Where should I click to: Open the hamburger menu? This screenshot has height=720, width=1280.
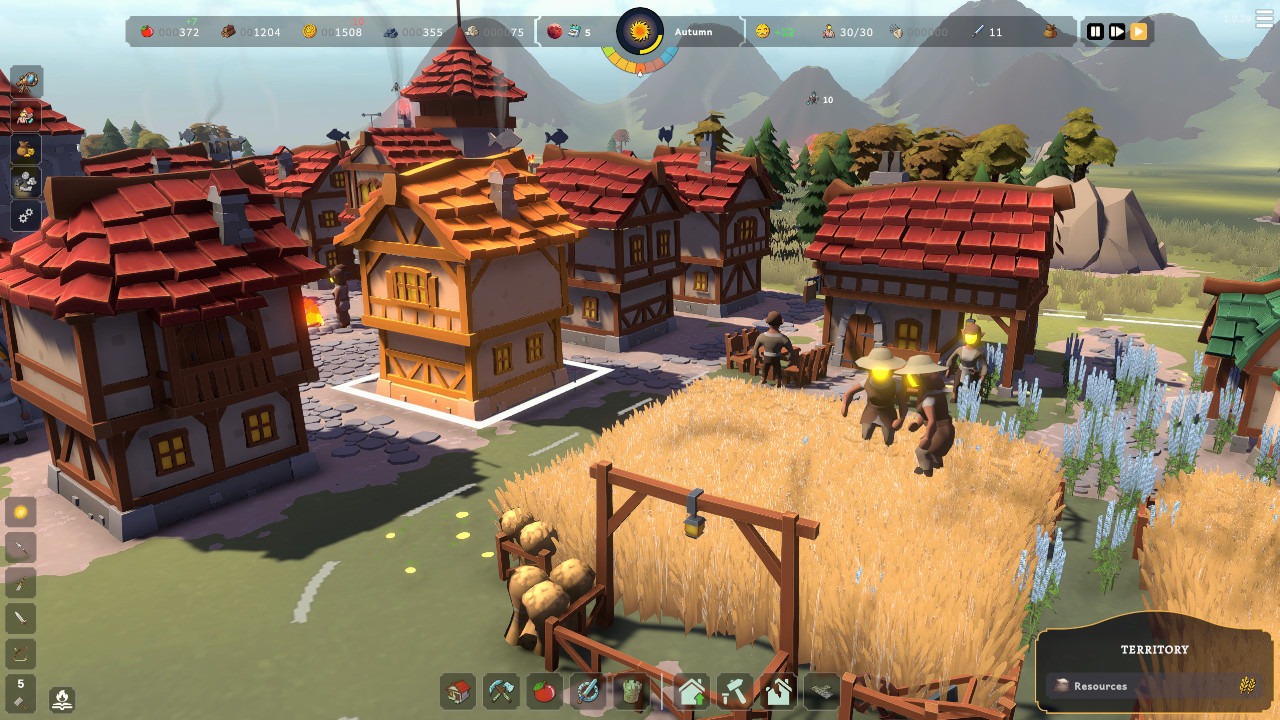tap(1265, 20)
